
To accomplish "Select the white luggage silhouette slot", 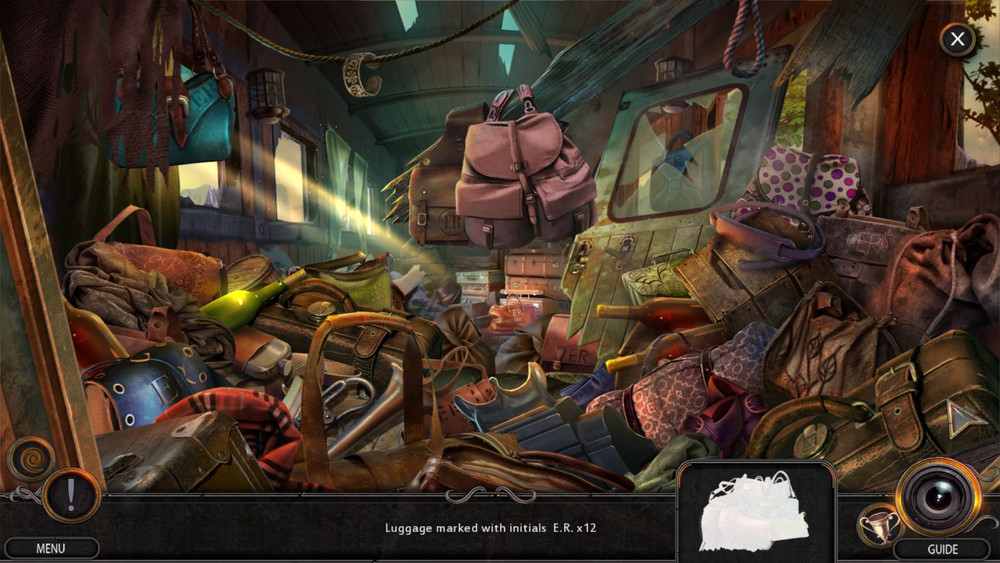I will [x=756, y=512].
